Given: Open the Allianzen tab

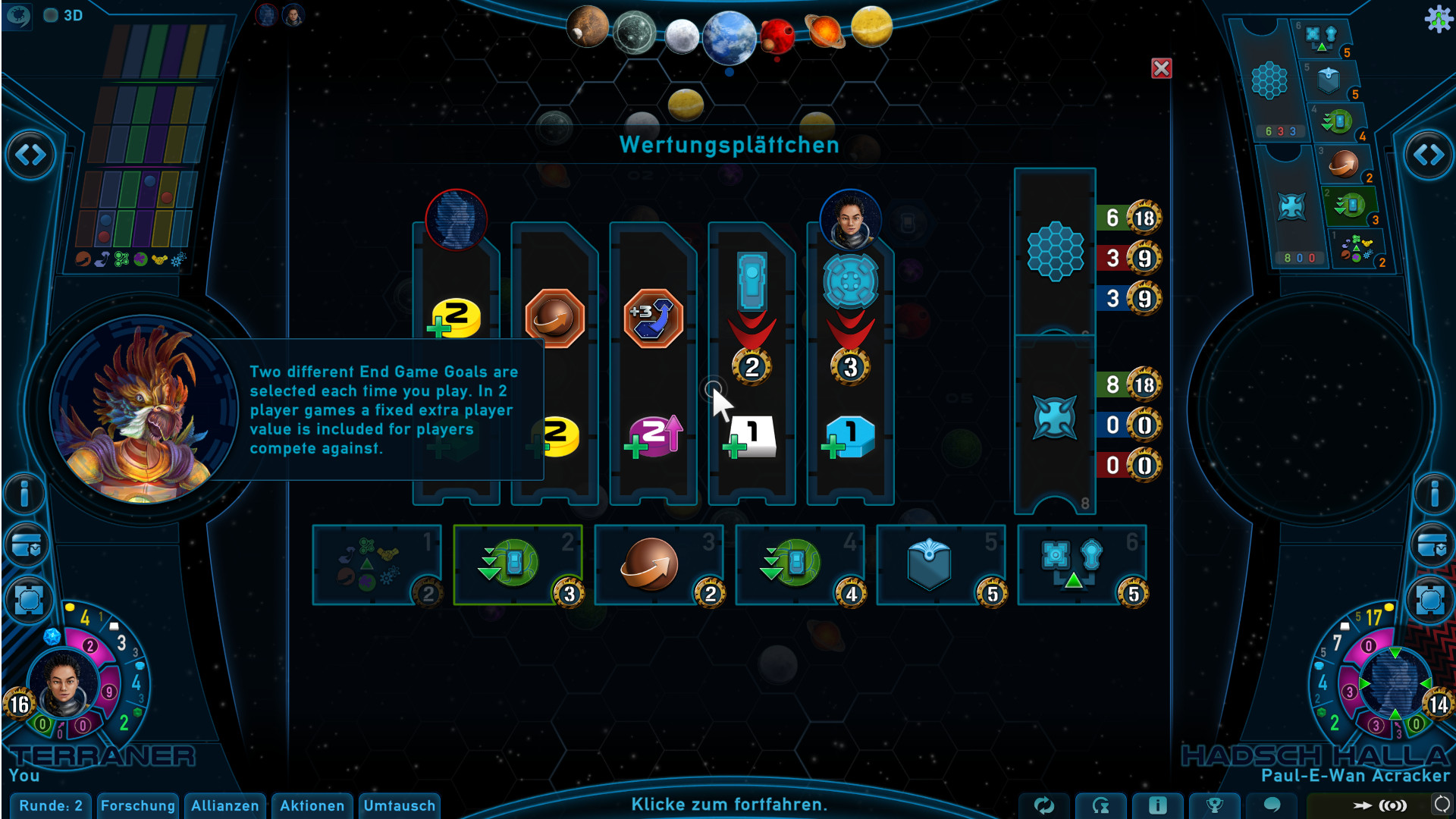Looking at the screenshot, I should [224, 805].
